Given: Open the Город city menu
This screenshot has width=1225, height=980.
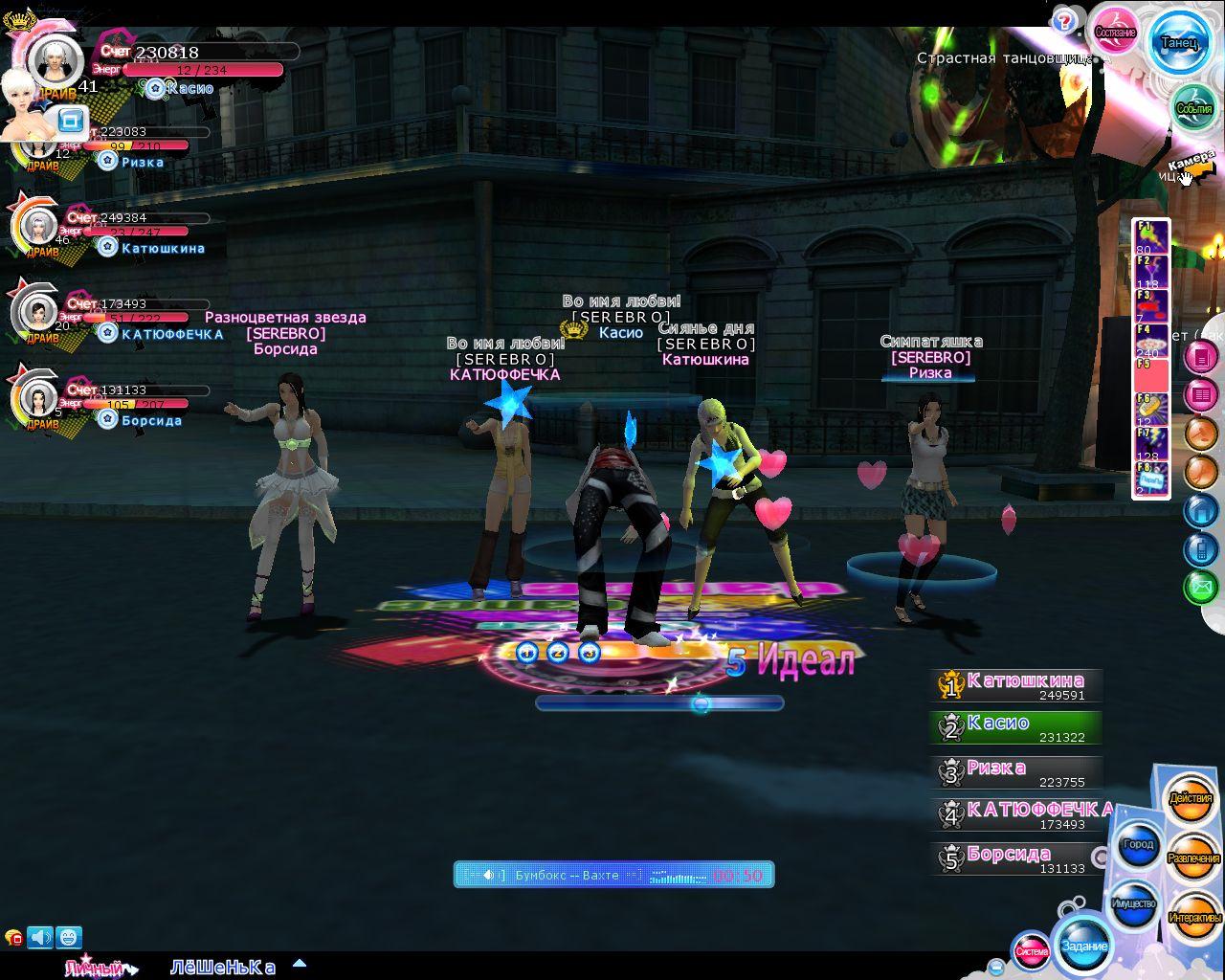Looking at the screenshot, I should point(1138,845).
